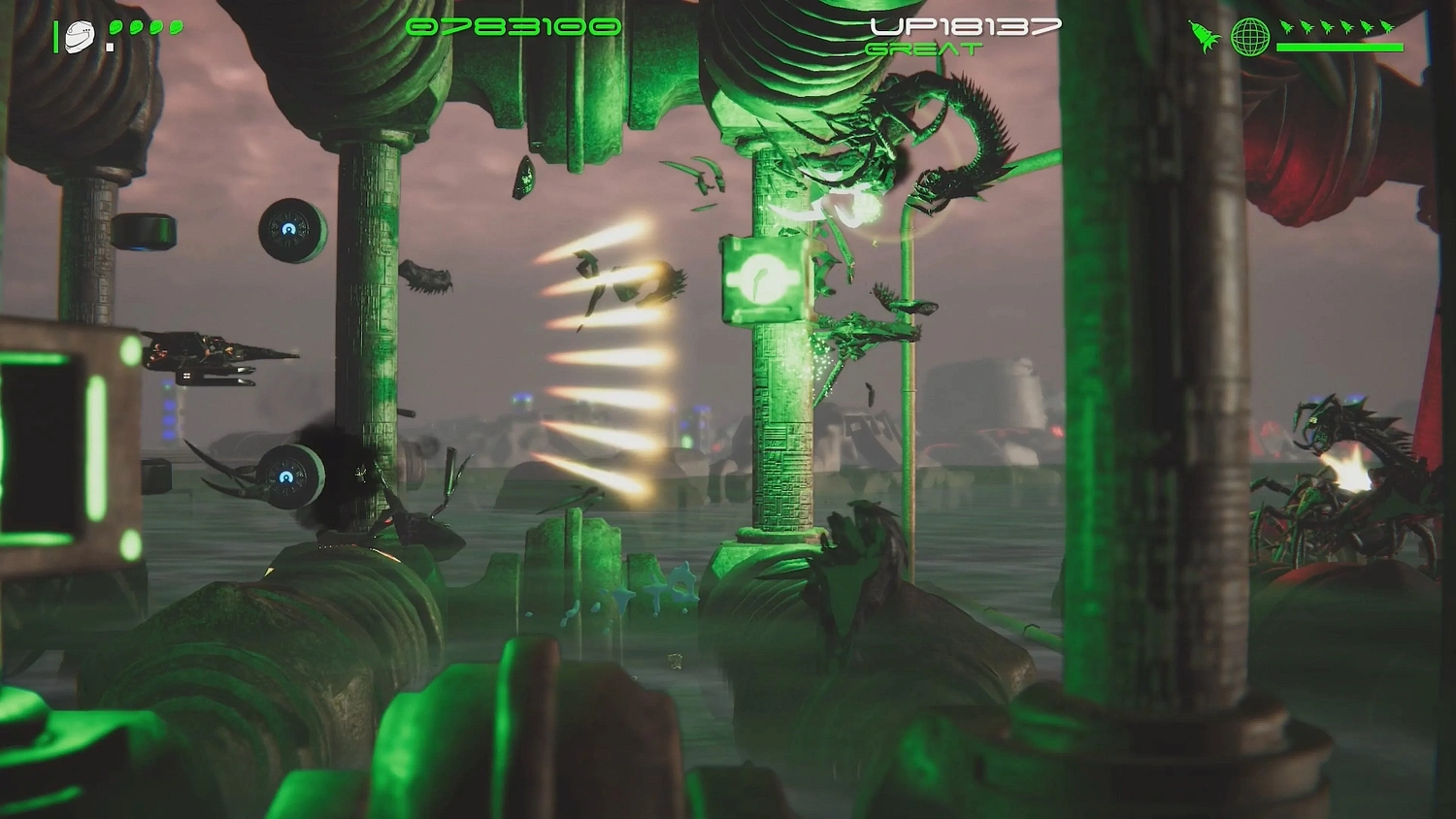Click the score 0783100 text

tap(514, 27)
